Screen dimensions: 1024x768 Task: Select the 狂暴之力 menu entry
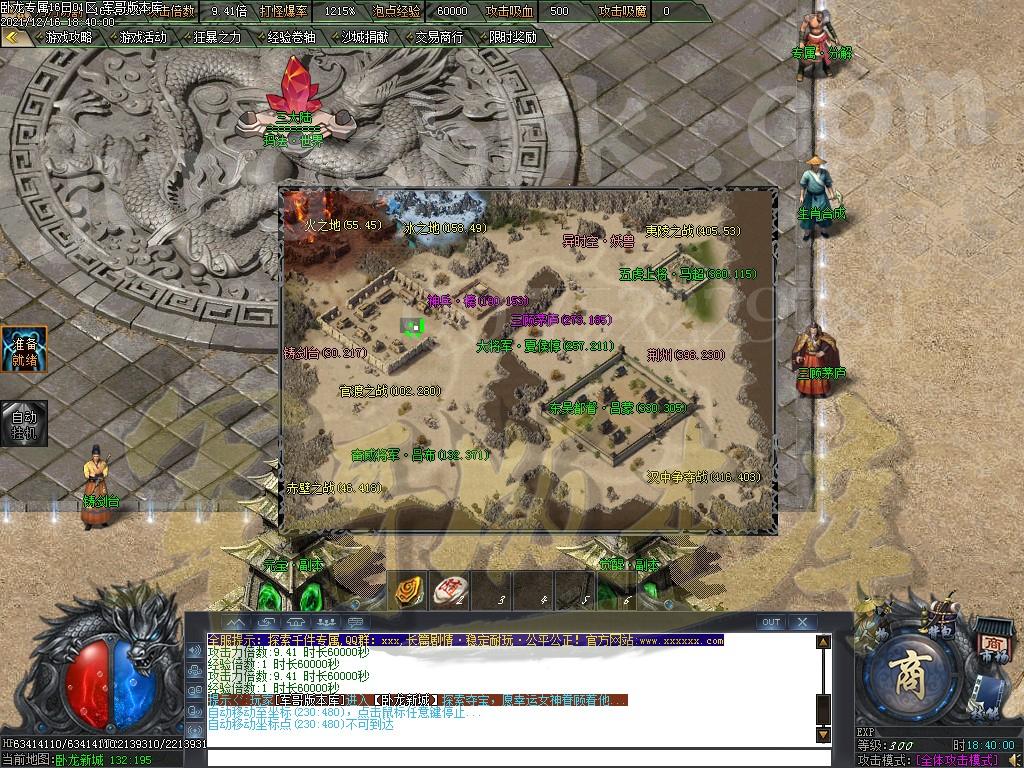click(x=216, y=37)
